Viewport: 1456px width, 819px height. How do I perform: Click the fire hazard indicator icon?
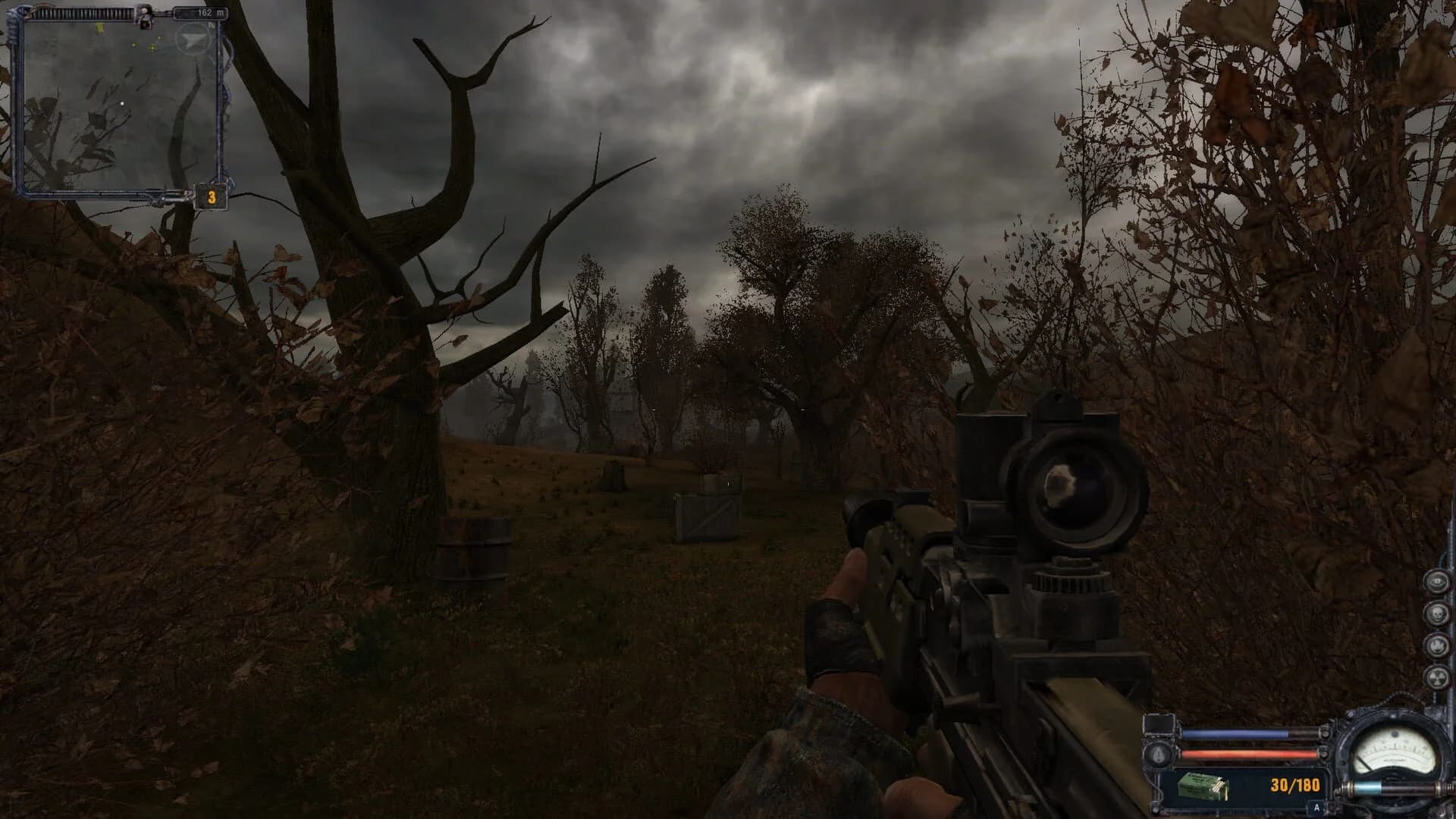click(x=1437, y=645)
